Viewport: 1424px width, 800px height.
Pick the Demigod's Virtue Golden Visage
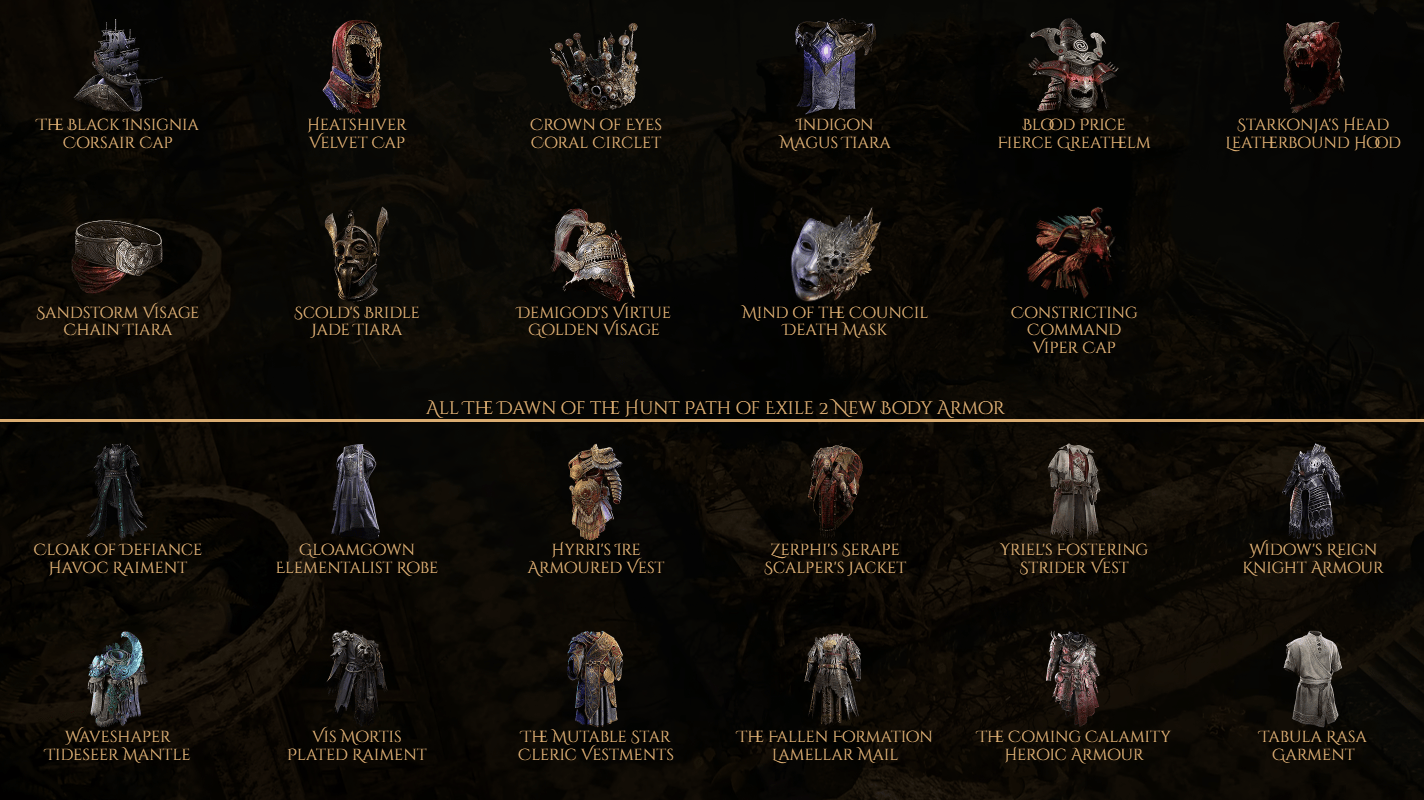click(x=596, y=255)
